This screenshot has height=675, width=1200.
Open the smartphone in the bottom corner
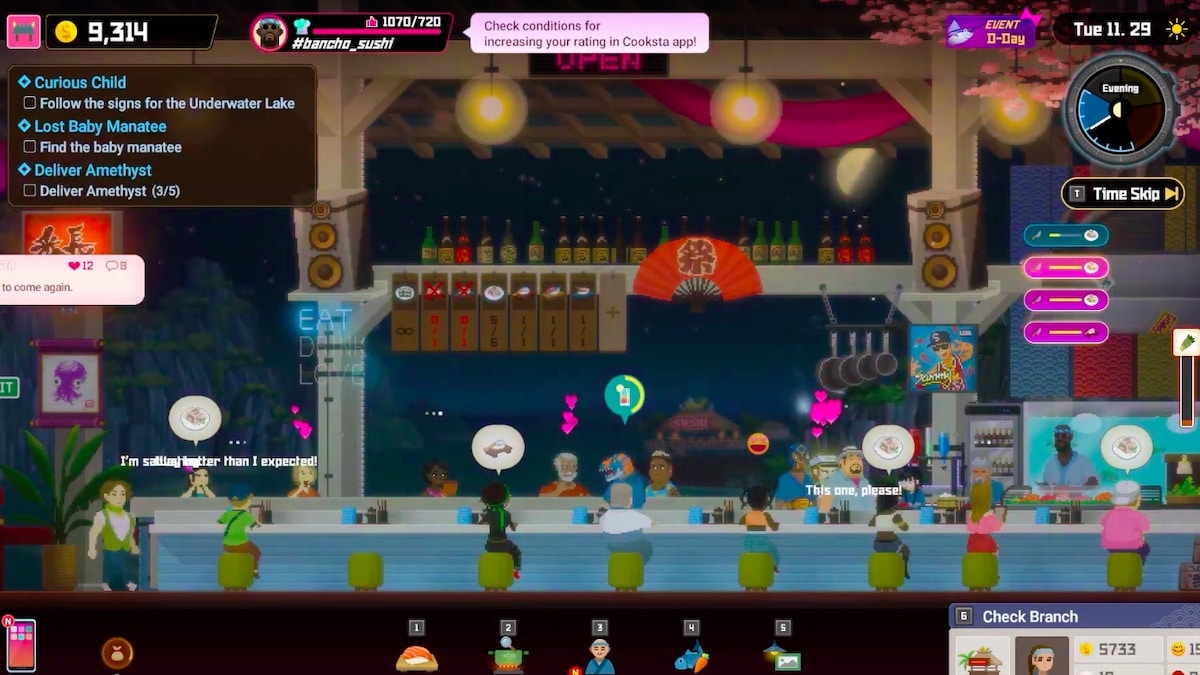(21, 644)
